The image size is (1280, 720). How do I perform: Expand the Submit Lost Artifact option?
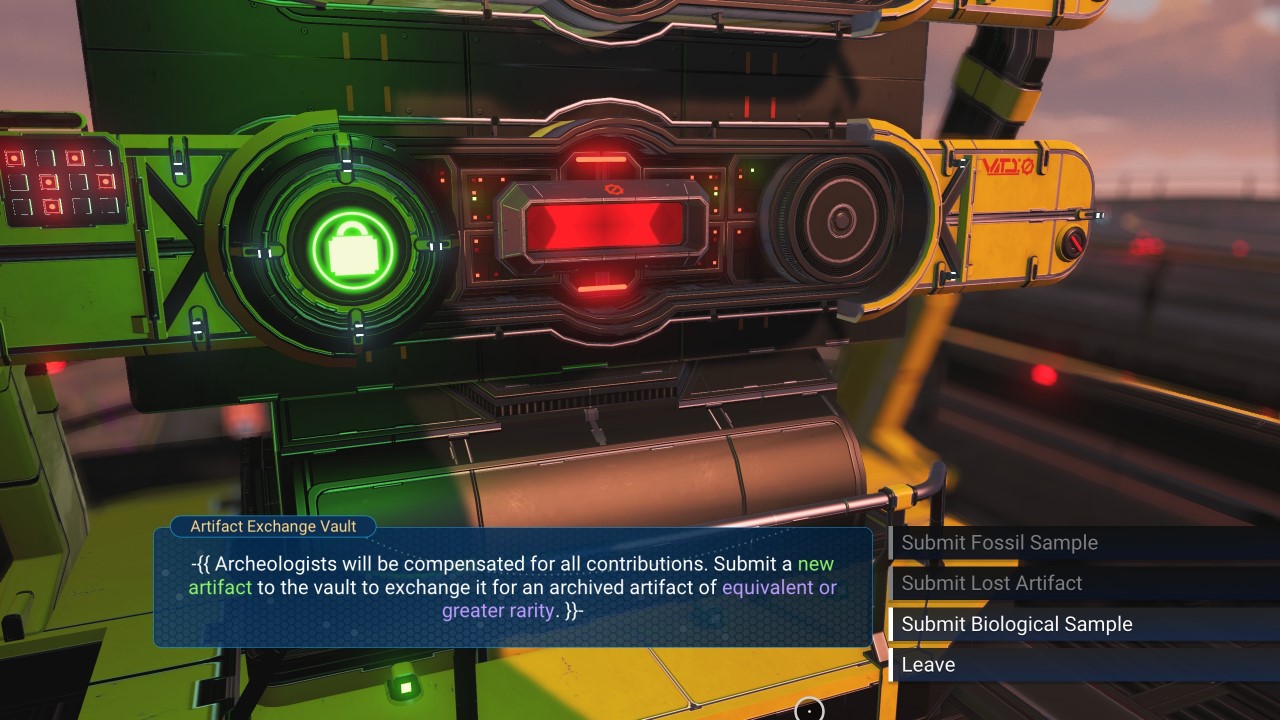click(x=993, y=583)
